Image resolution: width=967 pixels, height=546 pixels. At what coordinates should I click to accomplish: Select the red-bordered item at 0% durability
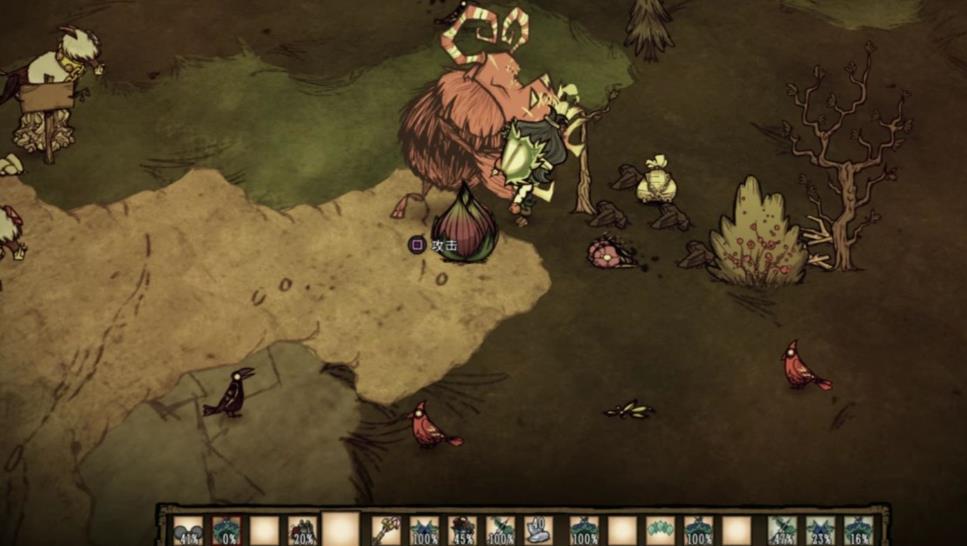pos(226,531)
